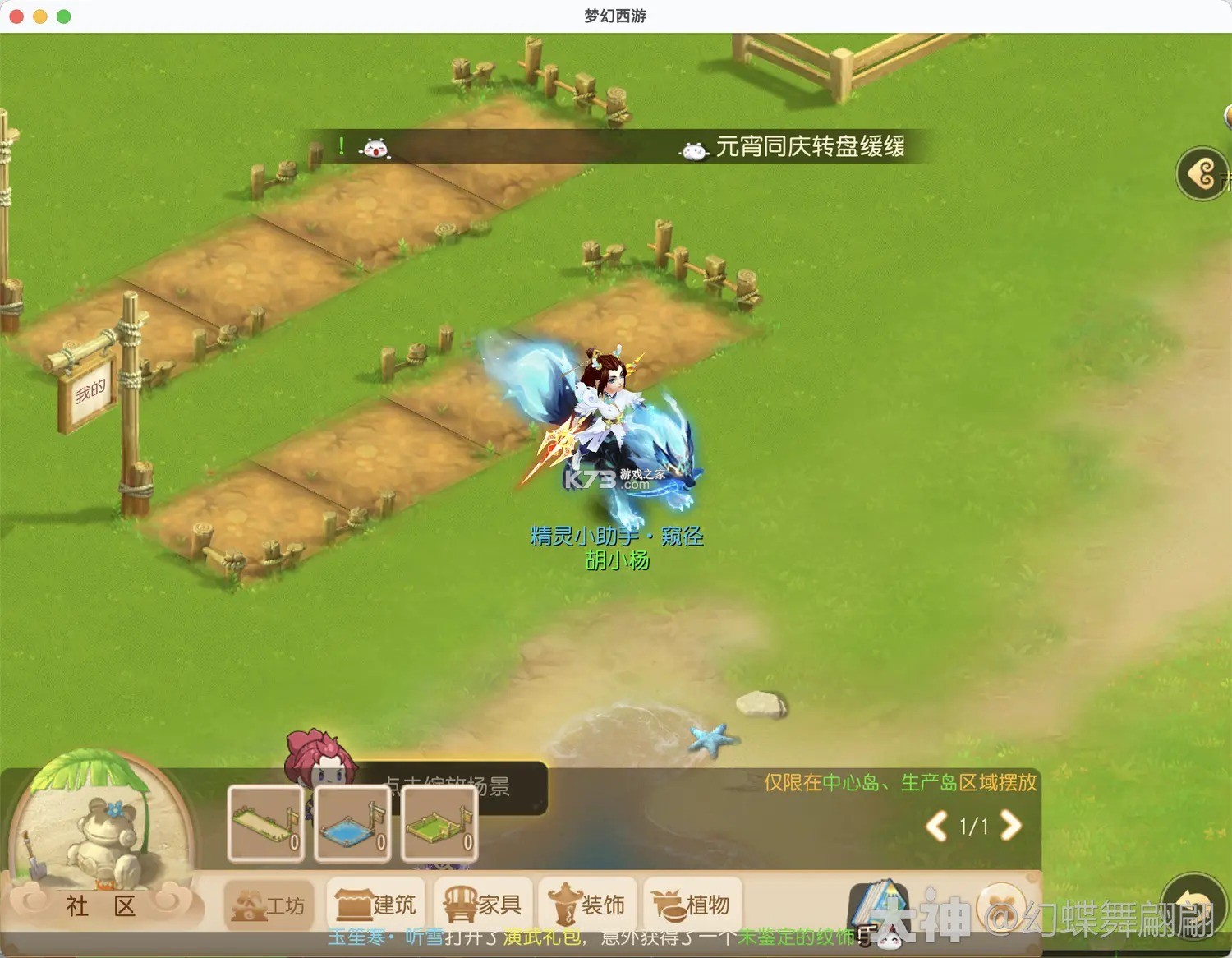
Task: Select the empty field plot thumbnail
Action: (x=264, y=824)
